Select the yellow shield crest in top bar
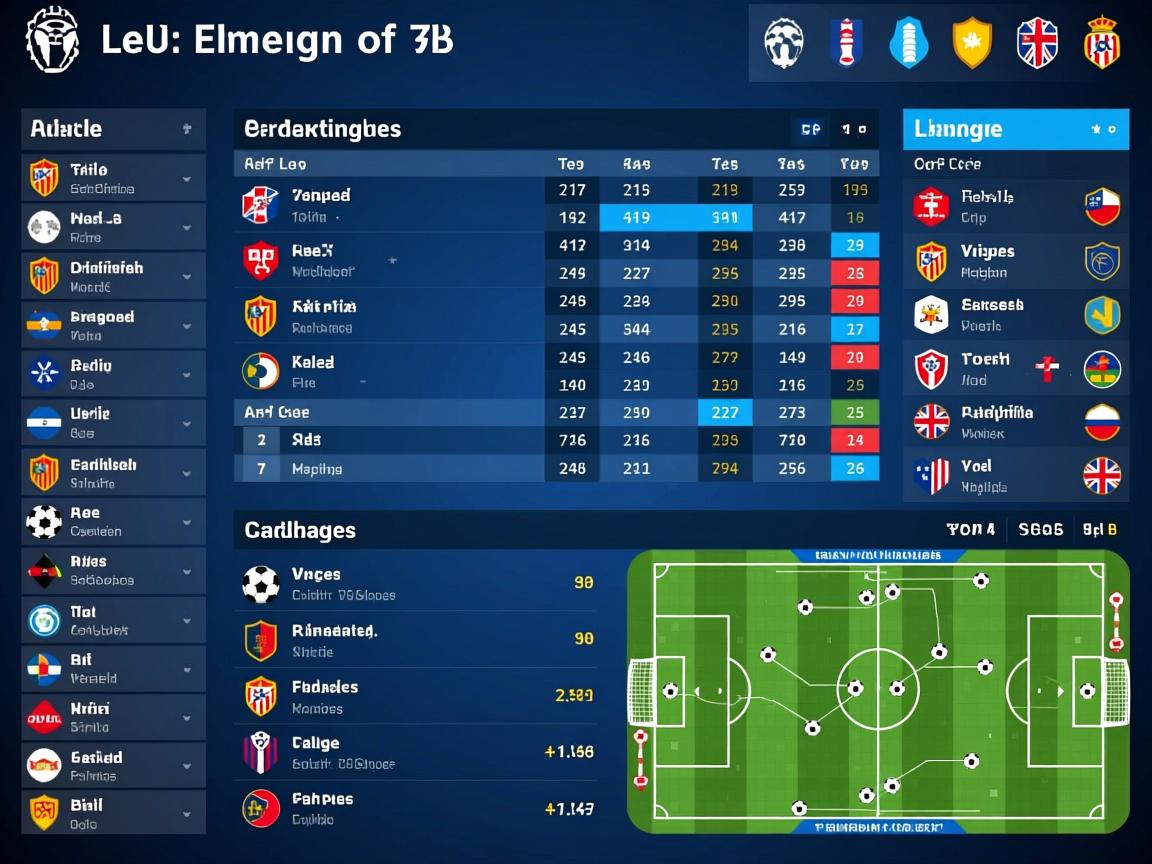Screen dimensions: 1152x864 971,44
